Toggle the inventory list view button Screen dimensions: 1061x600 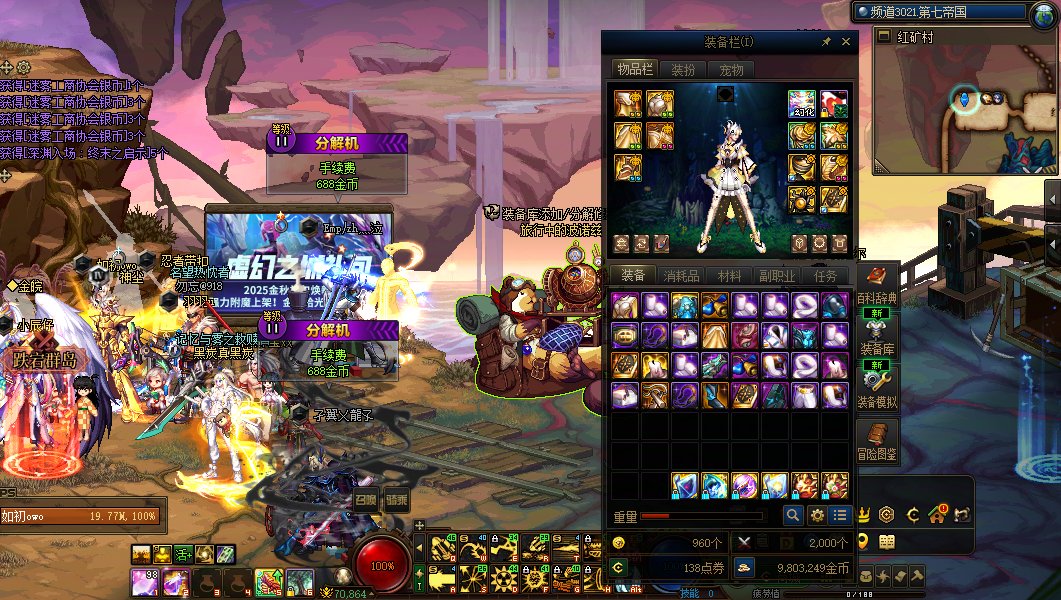coord(840,515)
